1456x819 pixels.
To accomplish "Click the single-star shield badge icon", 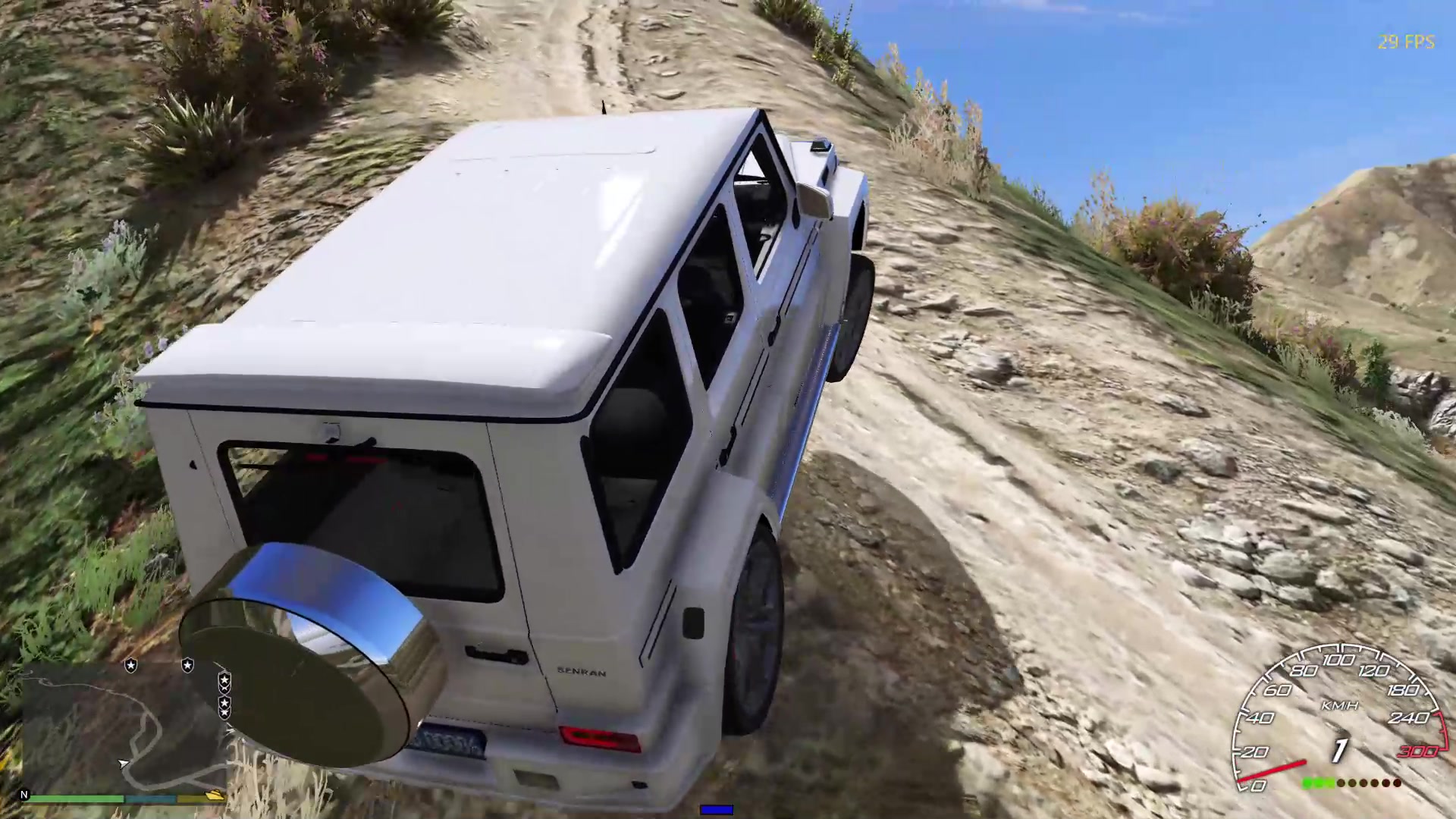I will pyautogui.click(x=130, y=665).
